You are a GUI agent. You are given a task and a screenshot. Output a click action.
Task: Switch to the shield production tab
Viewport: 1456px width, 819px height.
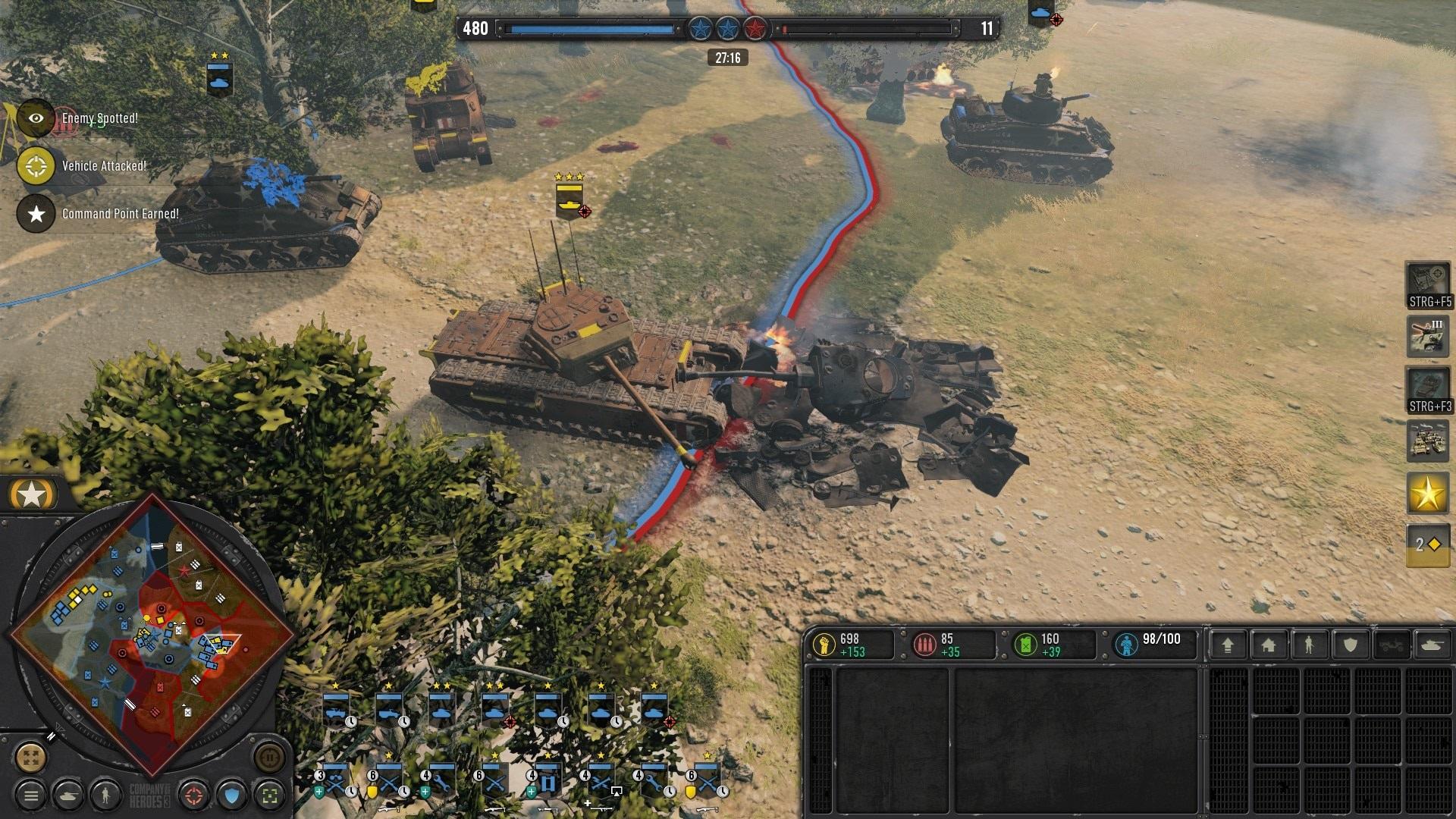point(1350,645)
